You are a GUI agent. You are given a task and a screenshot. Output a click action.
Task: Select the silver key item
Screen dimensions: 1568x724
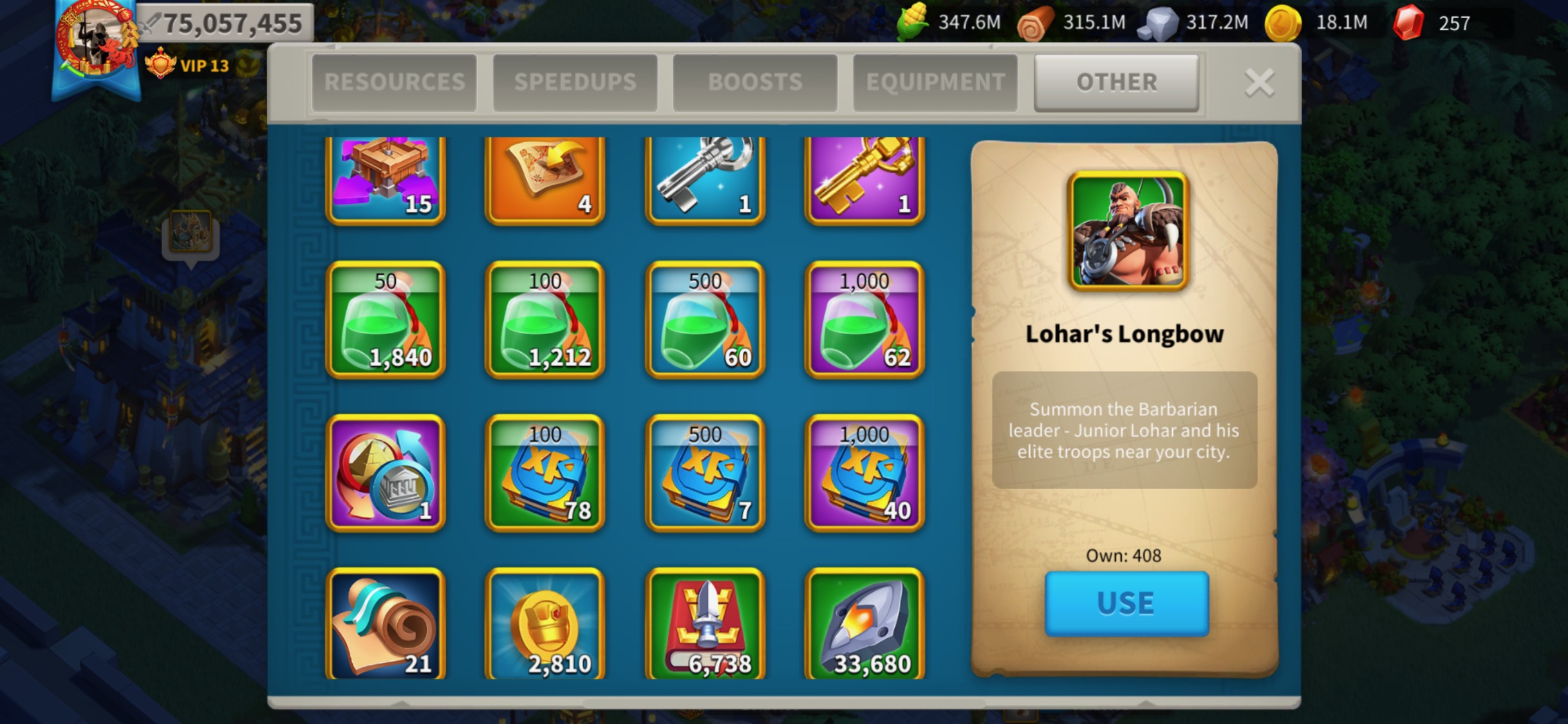(x=704, y=179)
